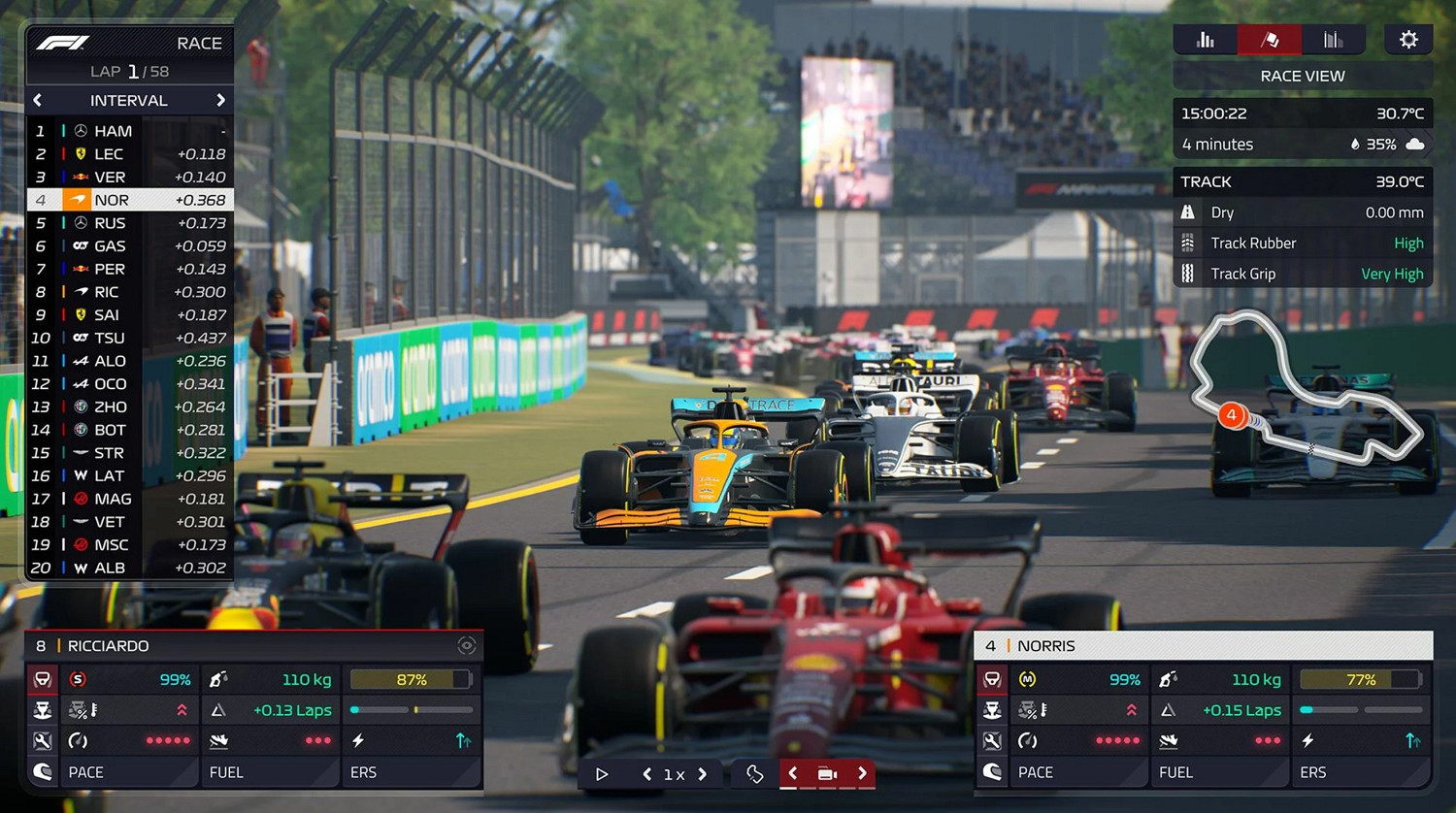
Task: Toggle ERS deployment arrows on Norris's panel
Action: (1412, 740)
